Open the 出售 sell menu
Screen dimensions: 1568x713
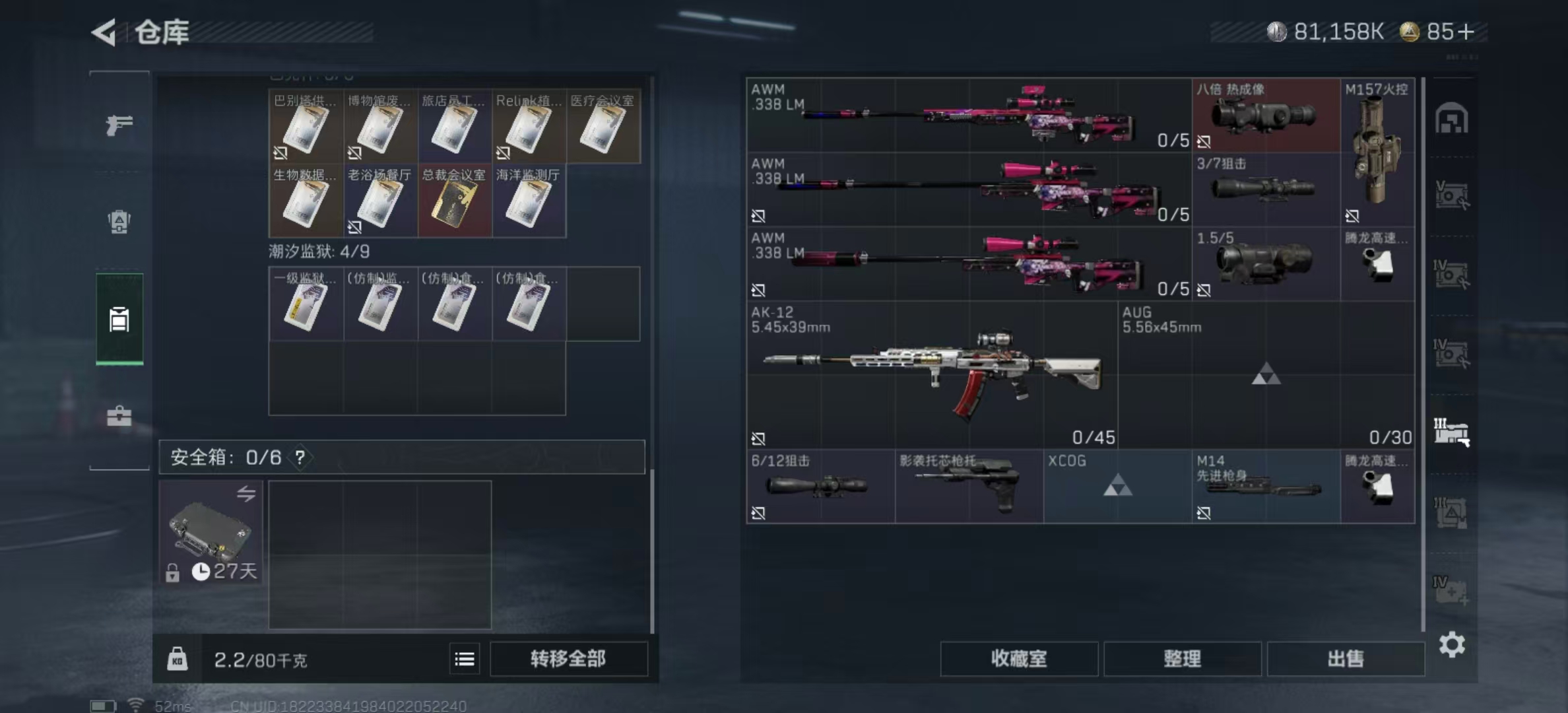tap(1345, 658)
